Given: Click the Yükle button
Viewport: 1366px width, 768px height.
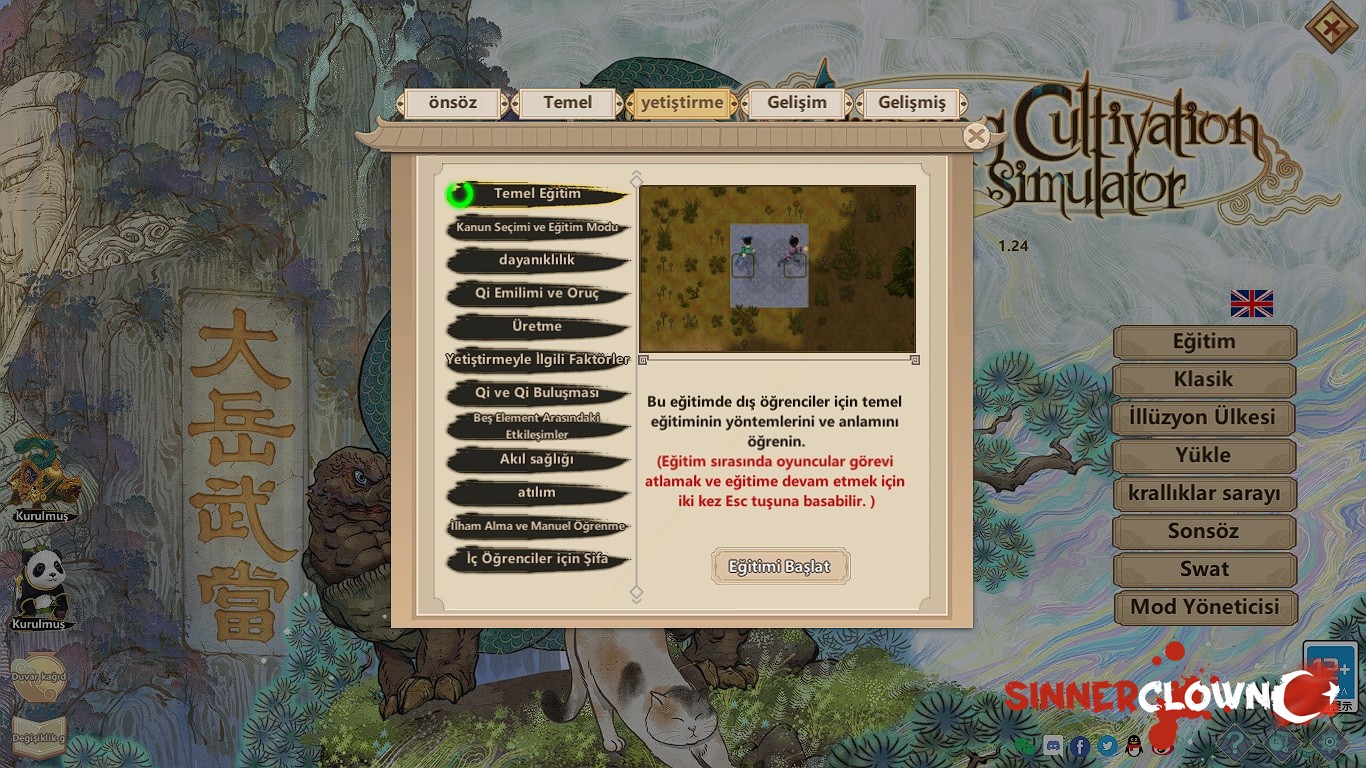Looking at the screenshot, I should coord(1204,456).
